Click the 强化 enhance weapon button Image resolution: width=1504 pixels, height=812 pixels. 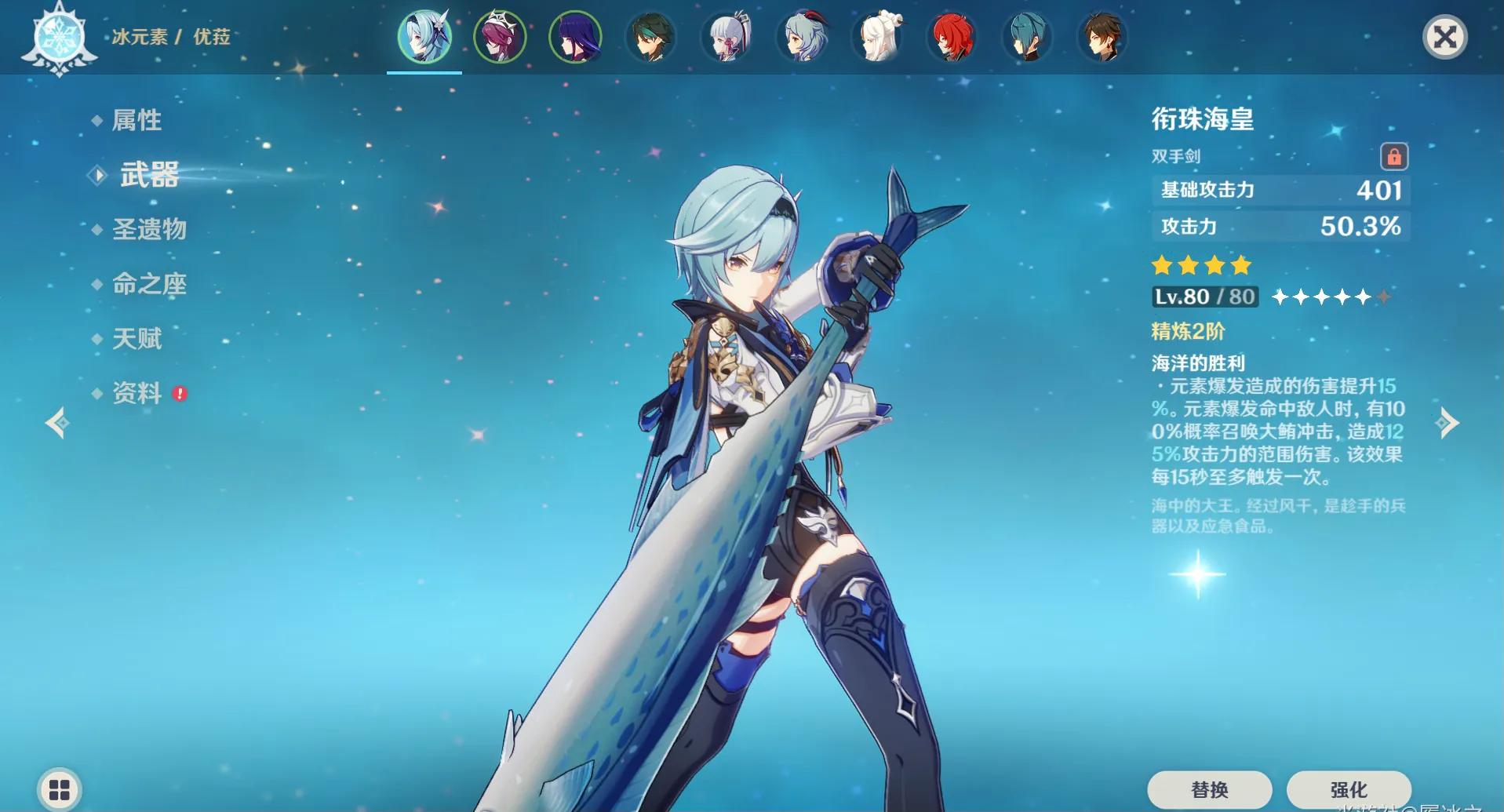(1348, 789)
